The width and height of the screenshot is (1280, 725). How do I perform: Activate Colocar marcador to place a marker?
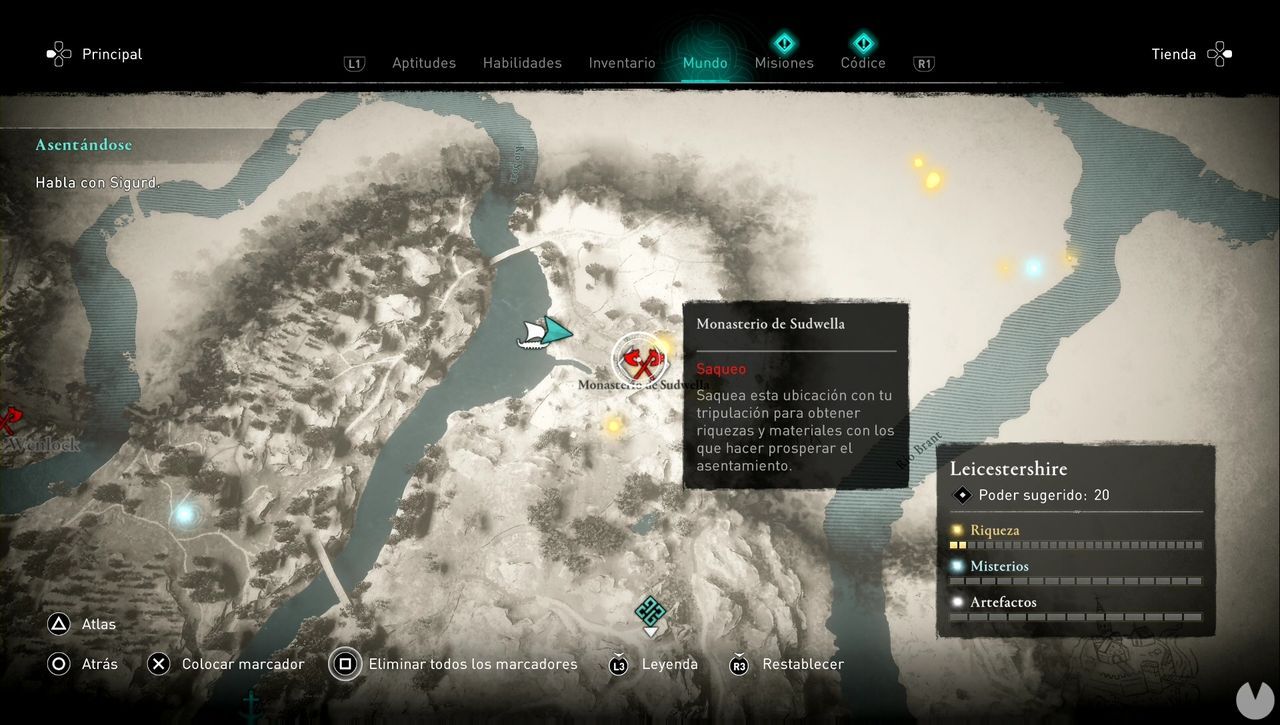click(x=243, y=663)
